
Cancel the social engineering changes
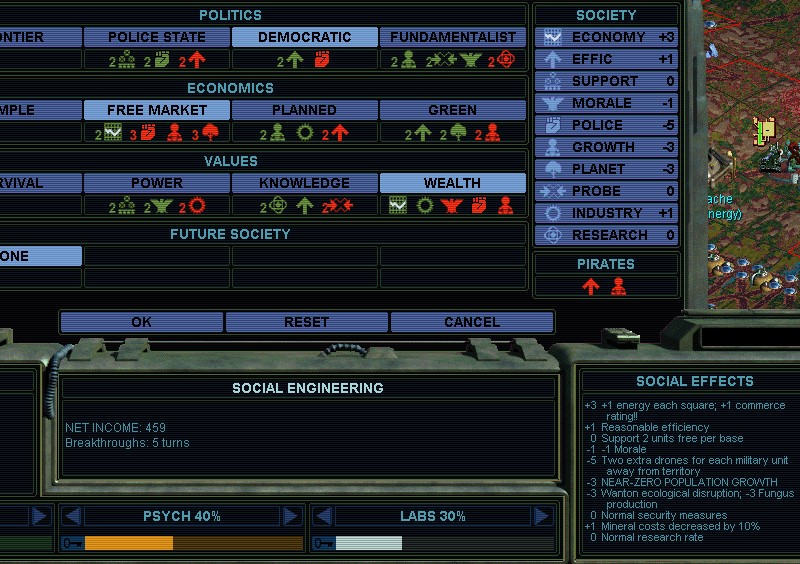(x=471, y=322)
